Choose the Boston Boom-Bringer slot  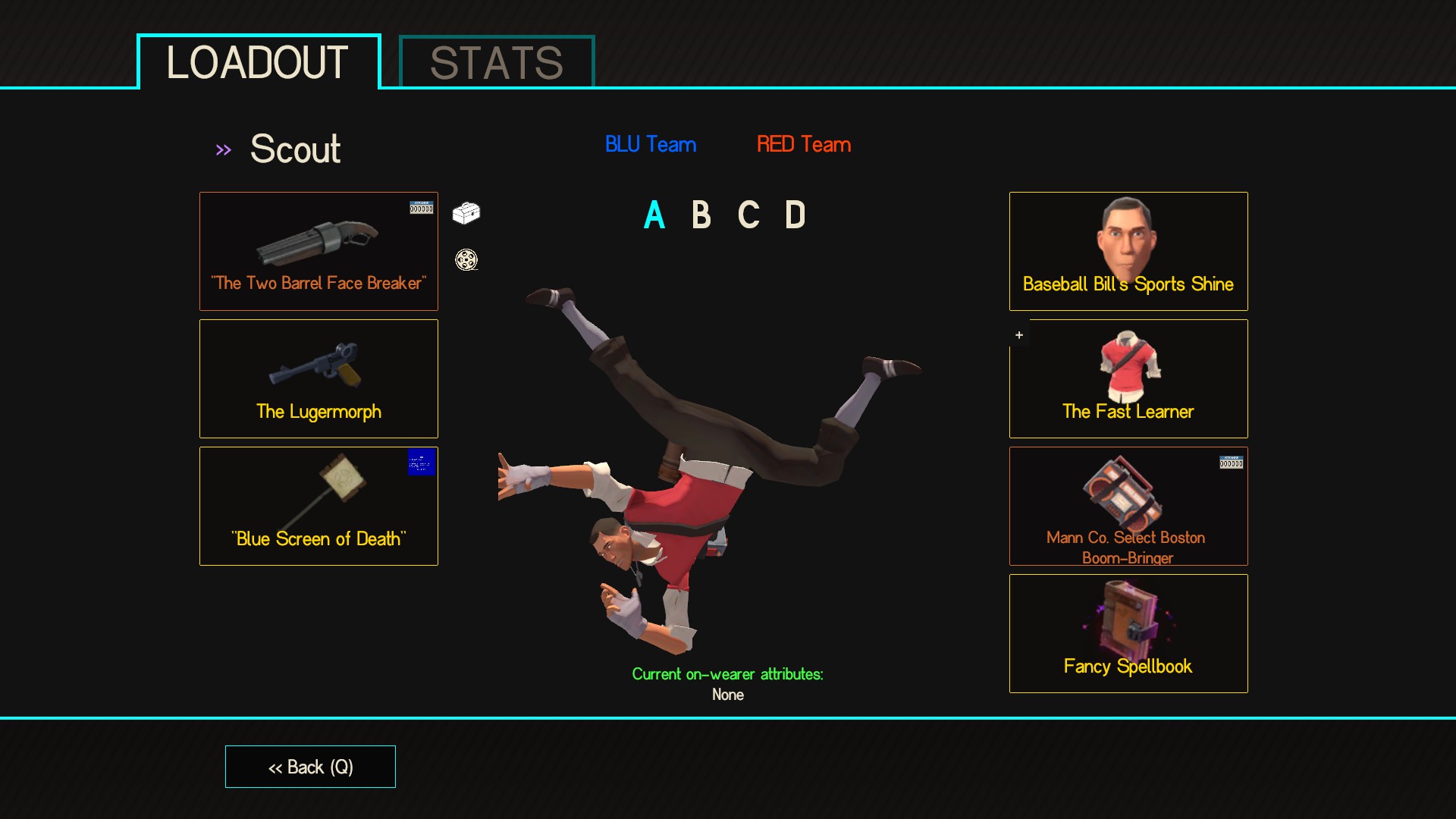coord(1128,506)
